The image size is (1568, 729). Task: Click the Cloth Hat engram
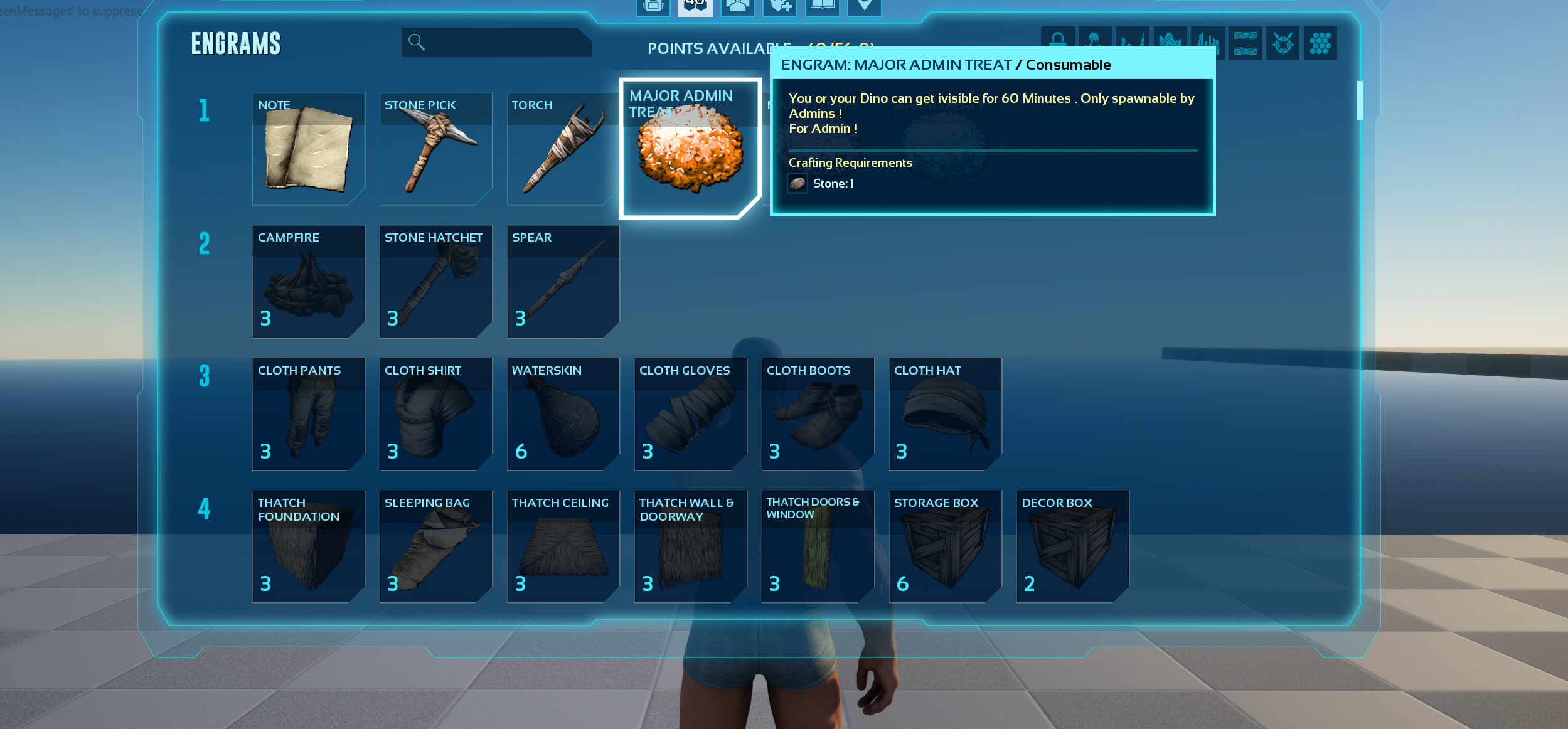(x=945, y=414)
